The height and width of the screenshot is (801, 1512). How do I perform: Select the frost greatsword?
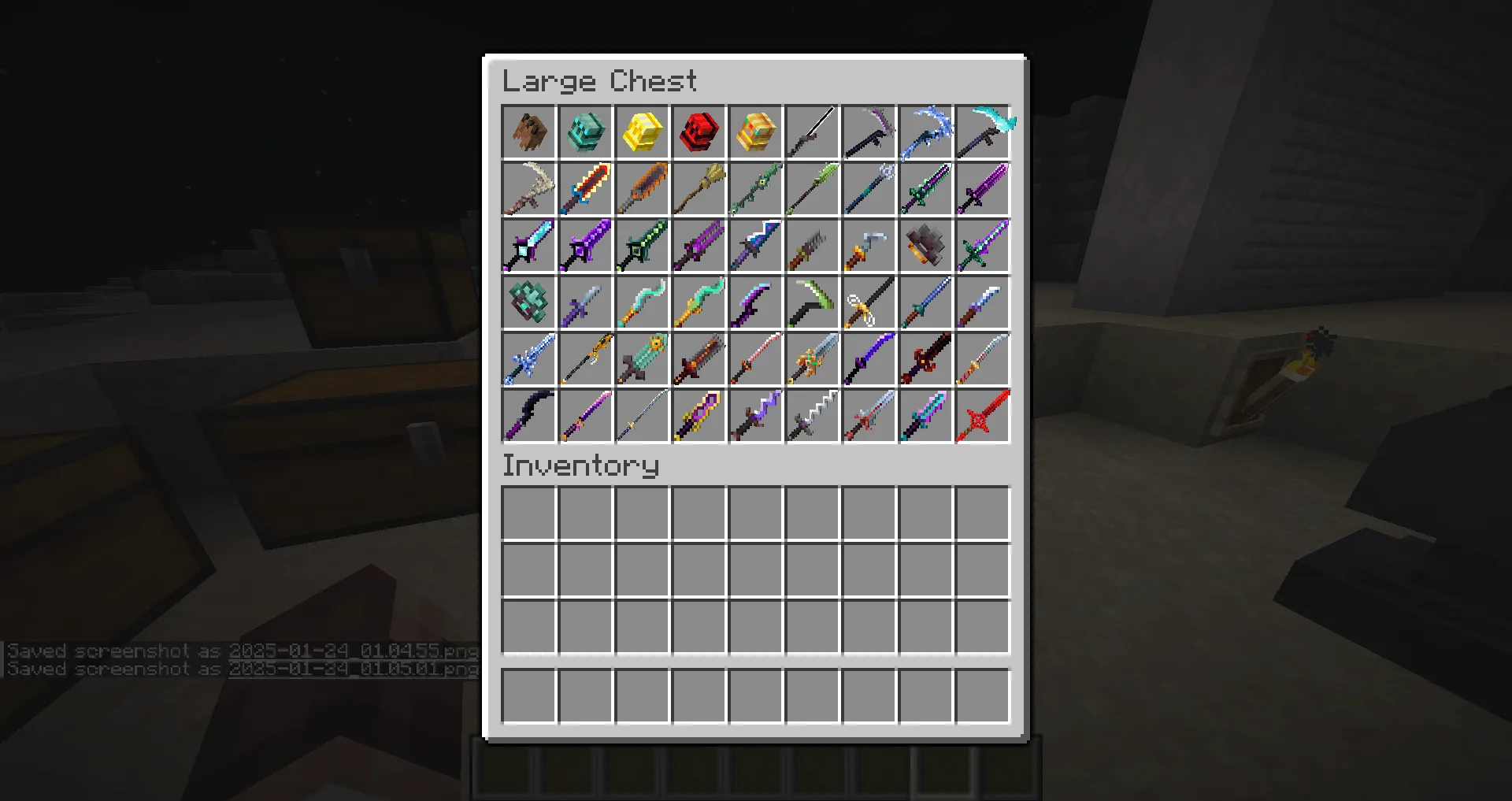pos(528,358)
